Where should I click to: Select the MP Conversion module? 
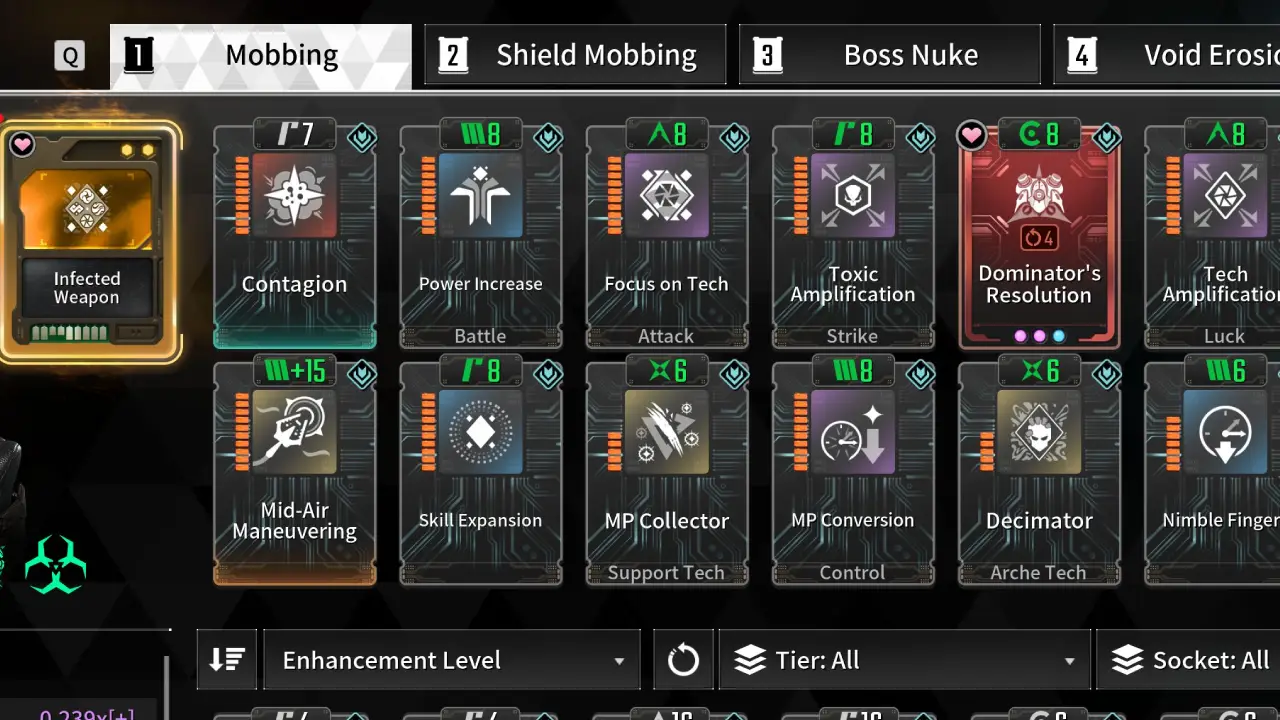[852, 474]
